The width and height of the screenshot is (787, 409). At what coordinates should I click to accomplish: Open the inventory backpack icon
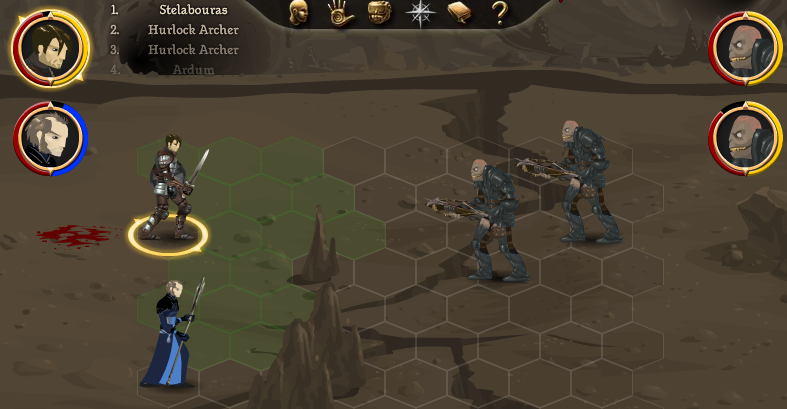coord(379,12)
